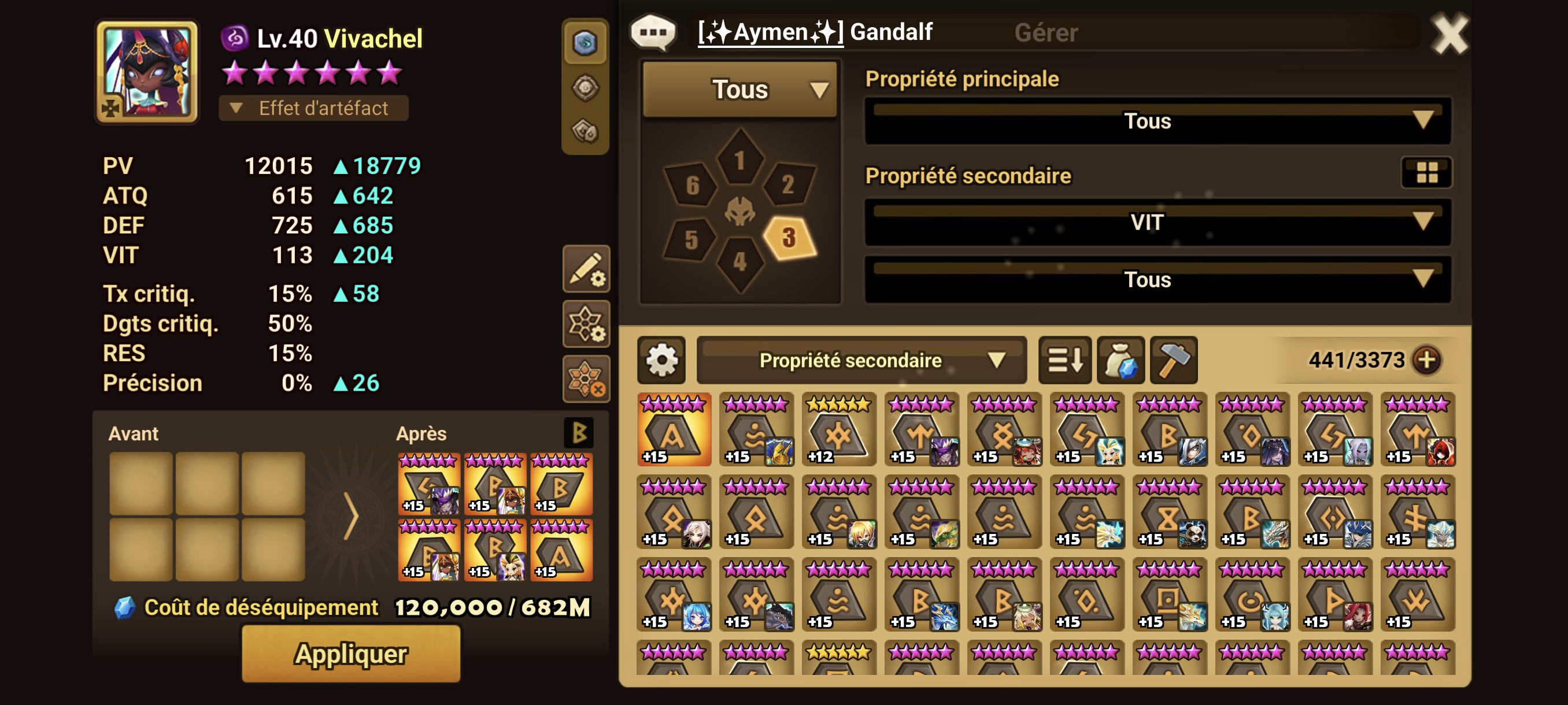The image size is (1568, 705).
Task: Select rune slot 2 on the hexagon
Action: [x=787, y=184]
